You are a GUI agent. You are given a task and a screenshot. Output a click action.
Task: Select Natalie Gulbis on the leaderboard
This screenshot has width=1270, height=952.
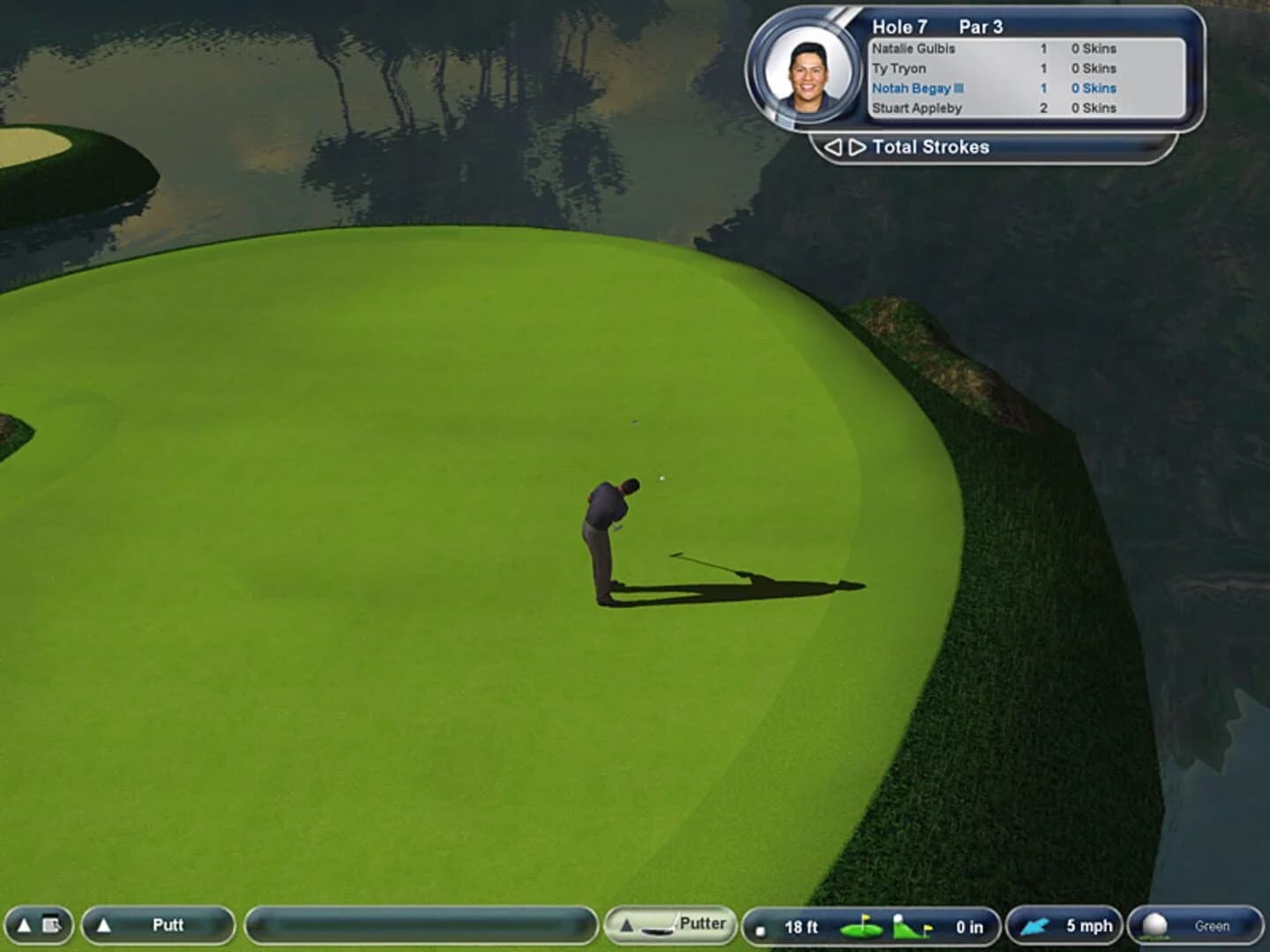(913, 48)
